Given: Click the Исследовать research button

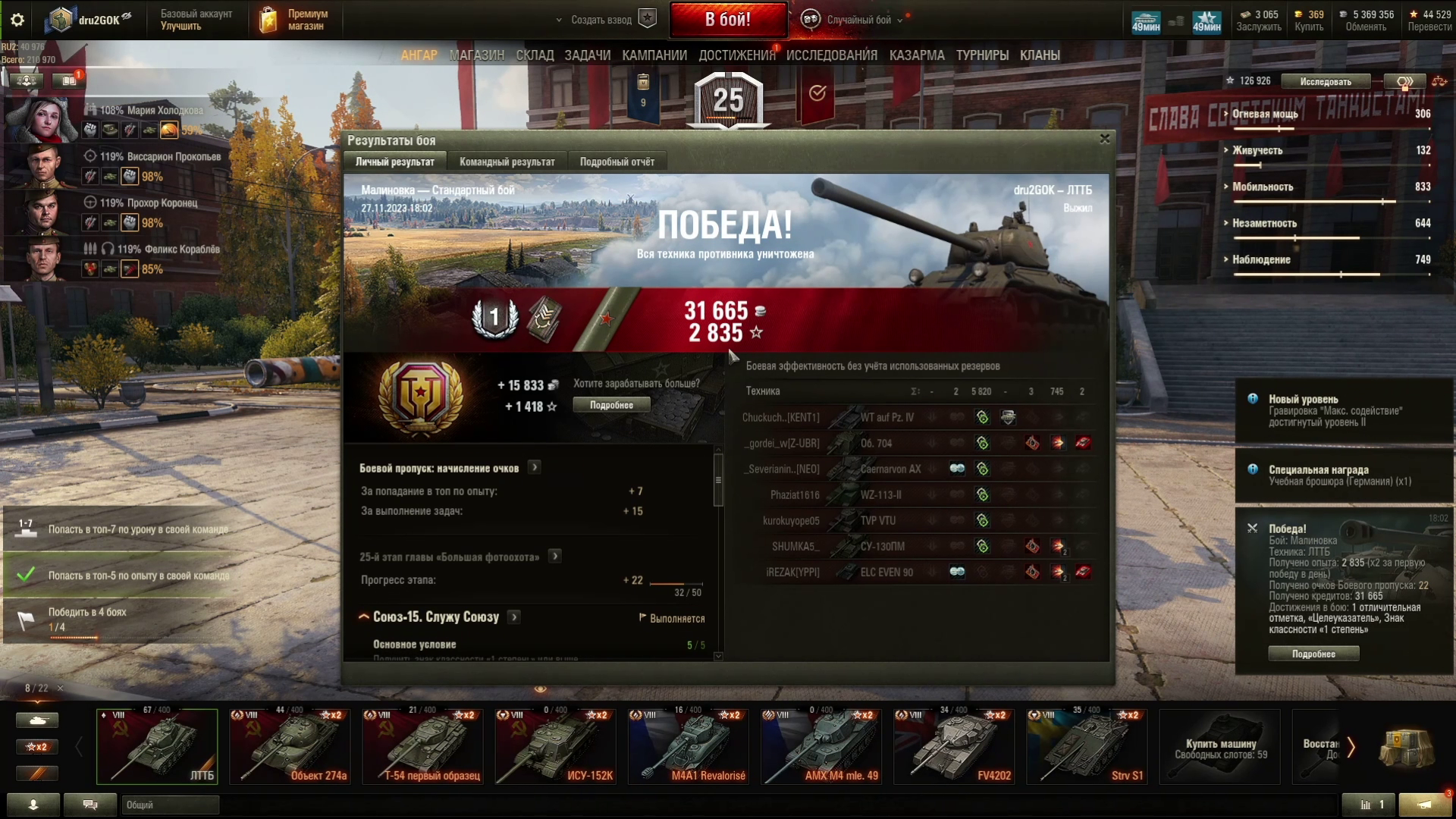Looking at the screenshot, I should point(1325,81).
